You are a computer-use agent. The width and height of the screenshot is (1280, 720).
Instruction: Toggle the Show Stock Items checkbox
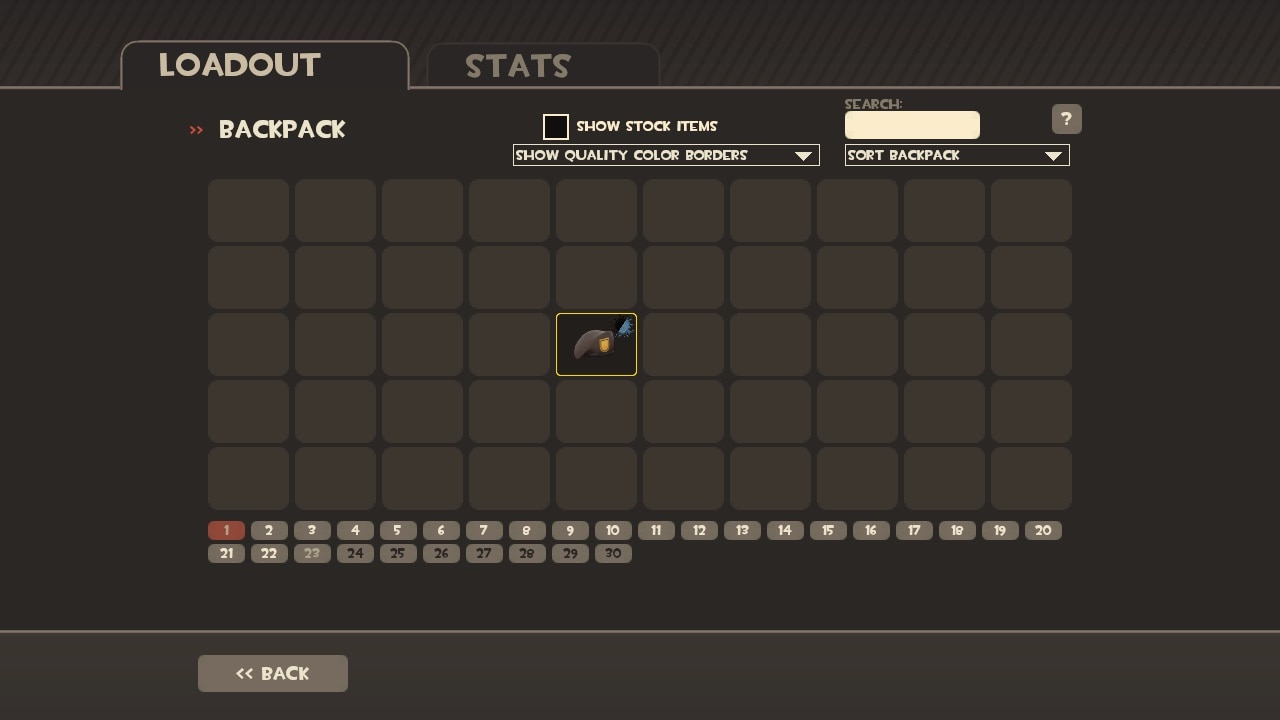556,127
